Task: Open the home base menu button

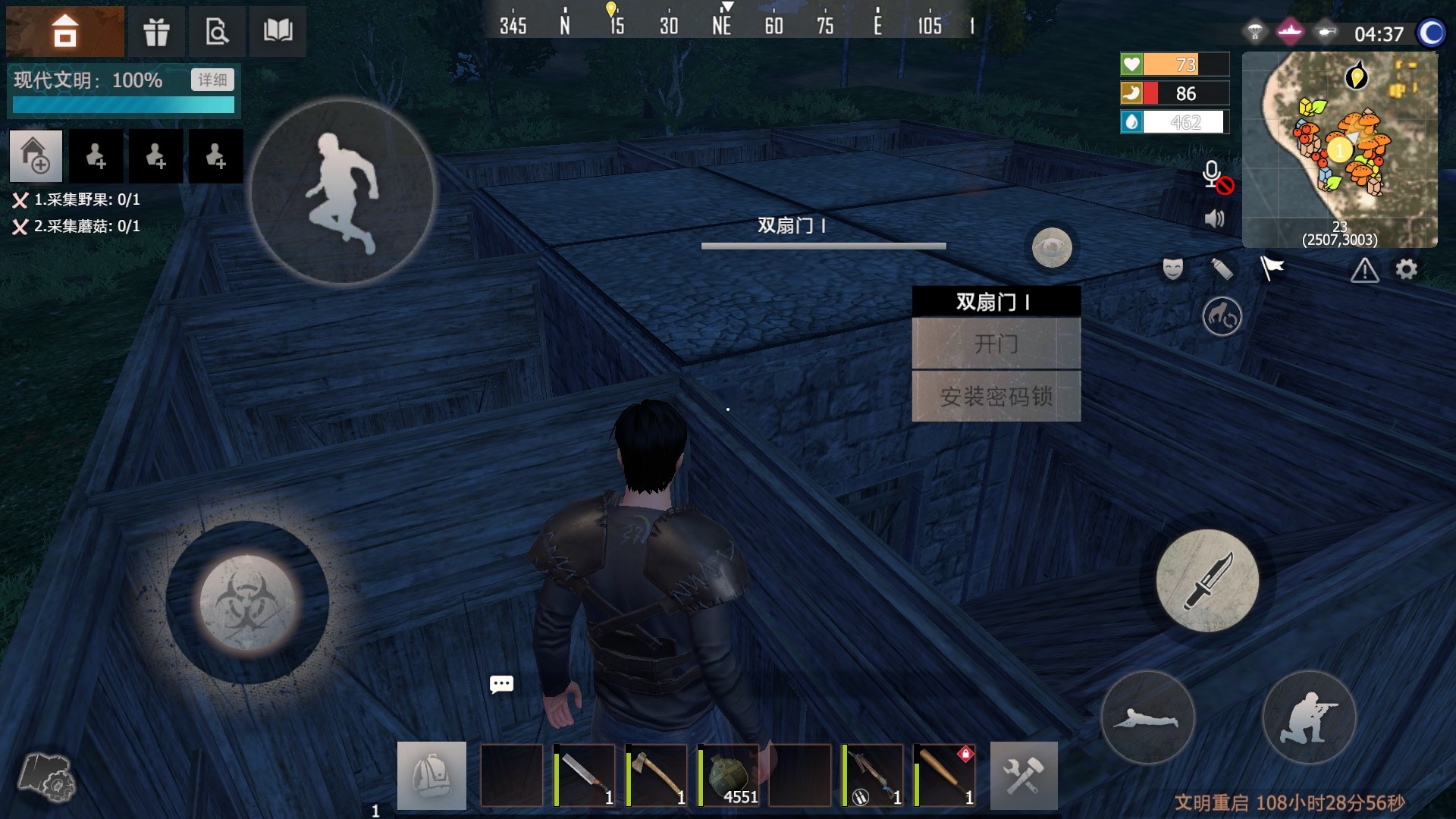Action: pos(65,31)
